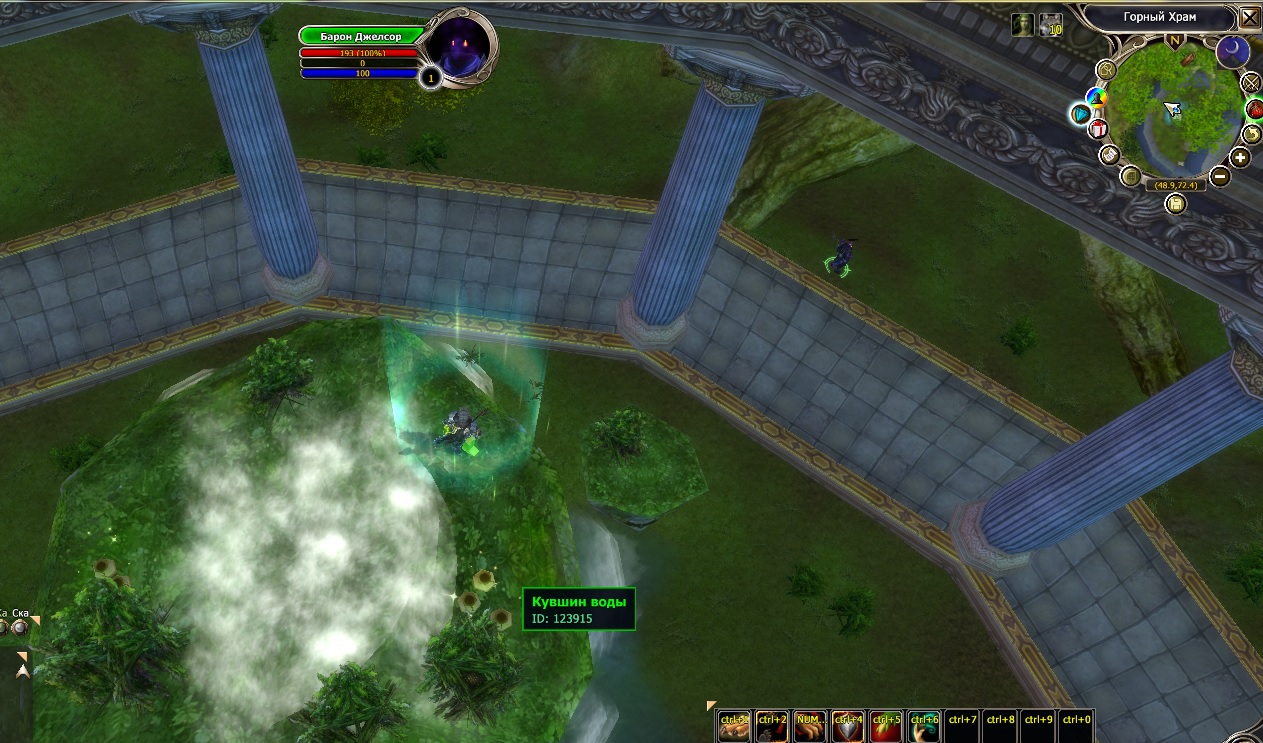Click the green face buff icon
Viewport: 1263px width, 743px height.
pyautogui.click(x=1022, y=26)
